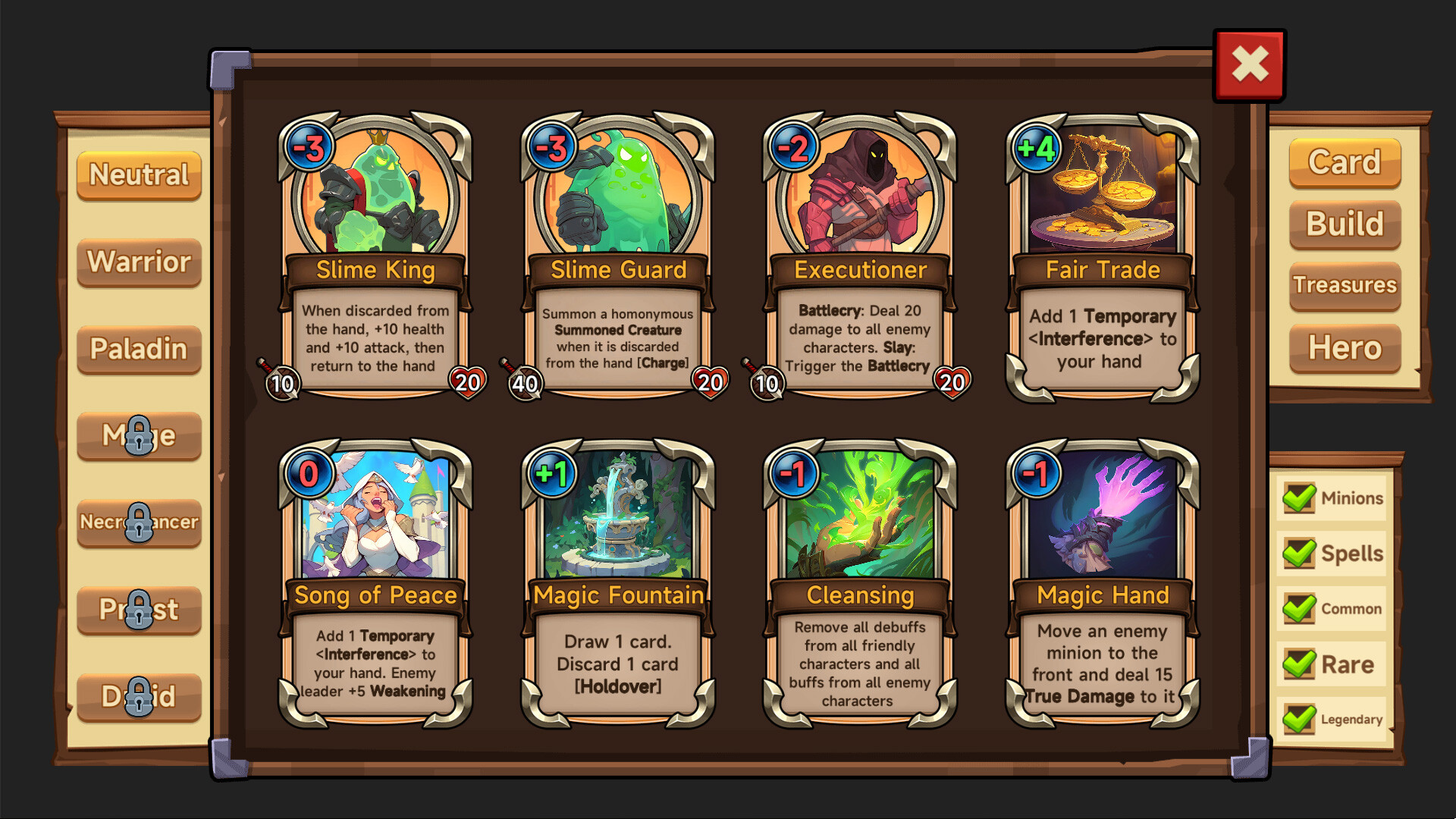
Task: Go to the Build screen
Action: [1344, 224]
